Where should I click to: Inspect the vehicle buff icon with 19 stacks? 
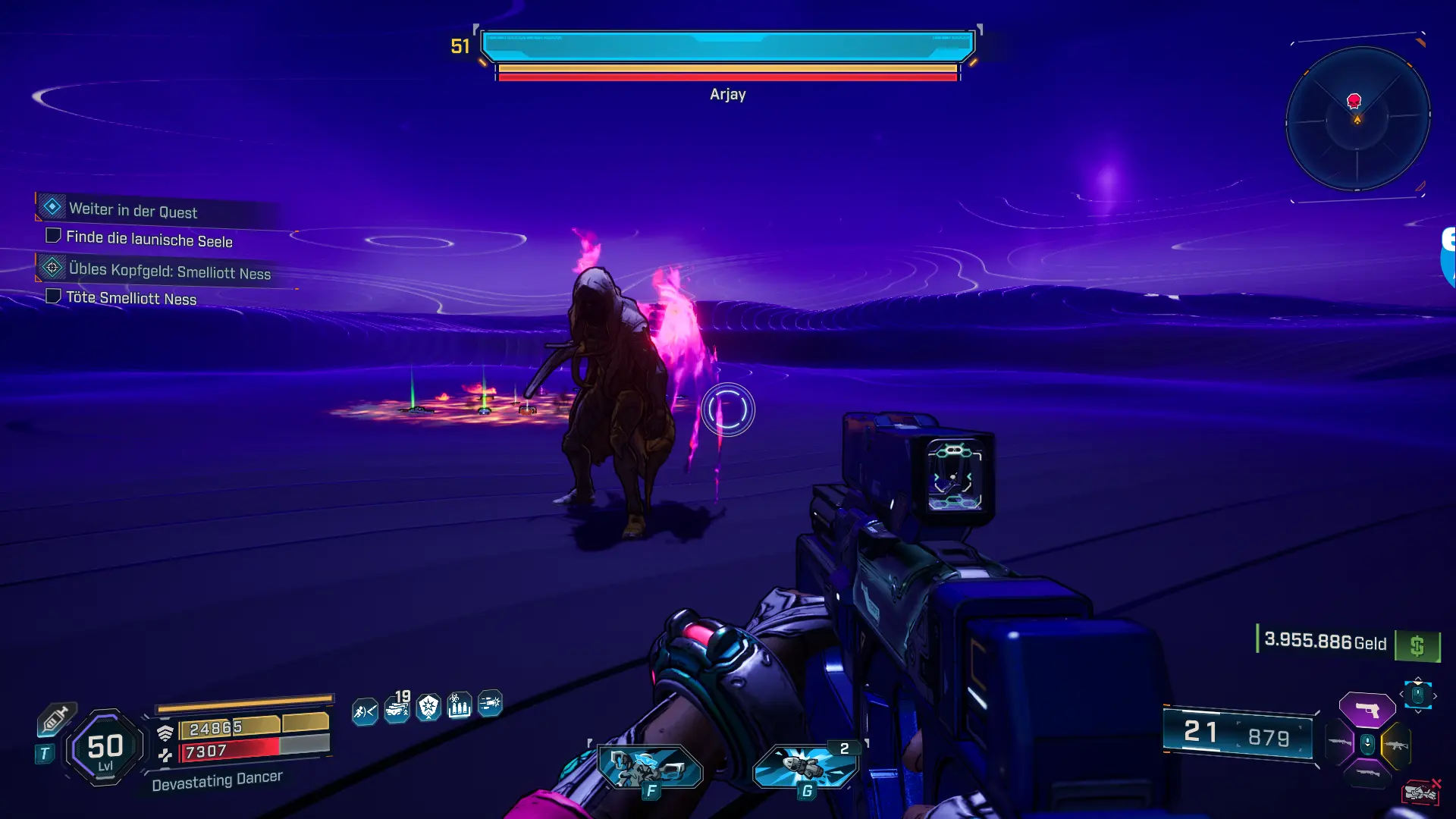click(397, 709)
